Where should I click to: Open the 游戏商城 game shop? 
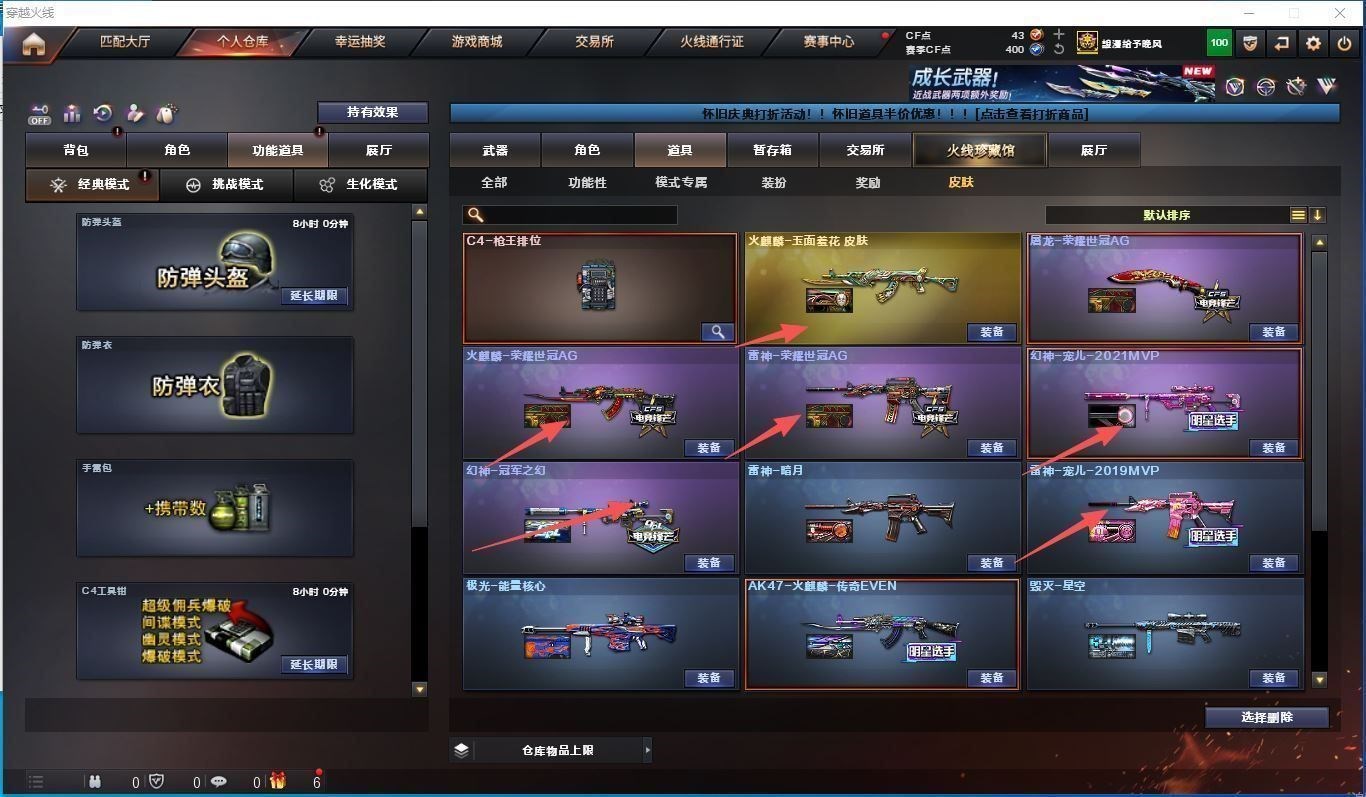click(x=477, y=42)
